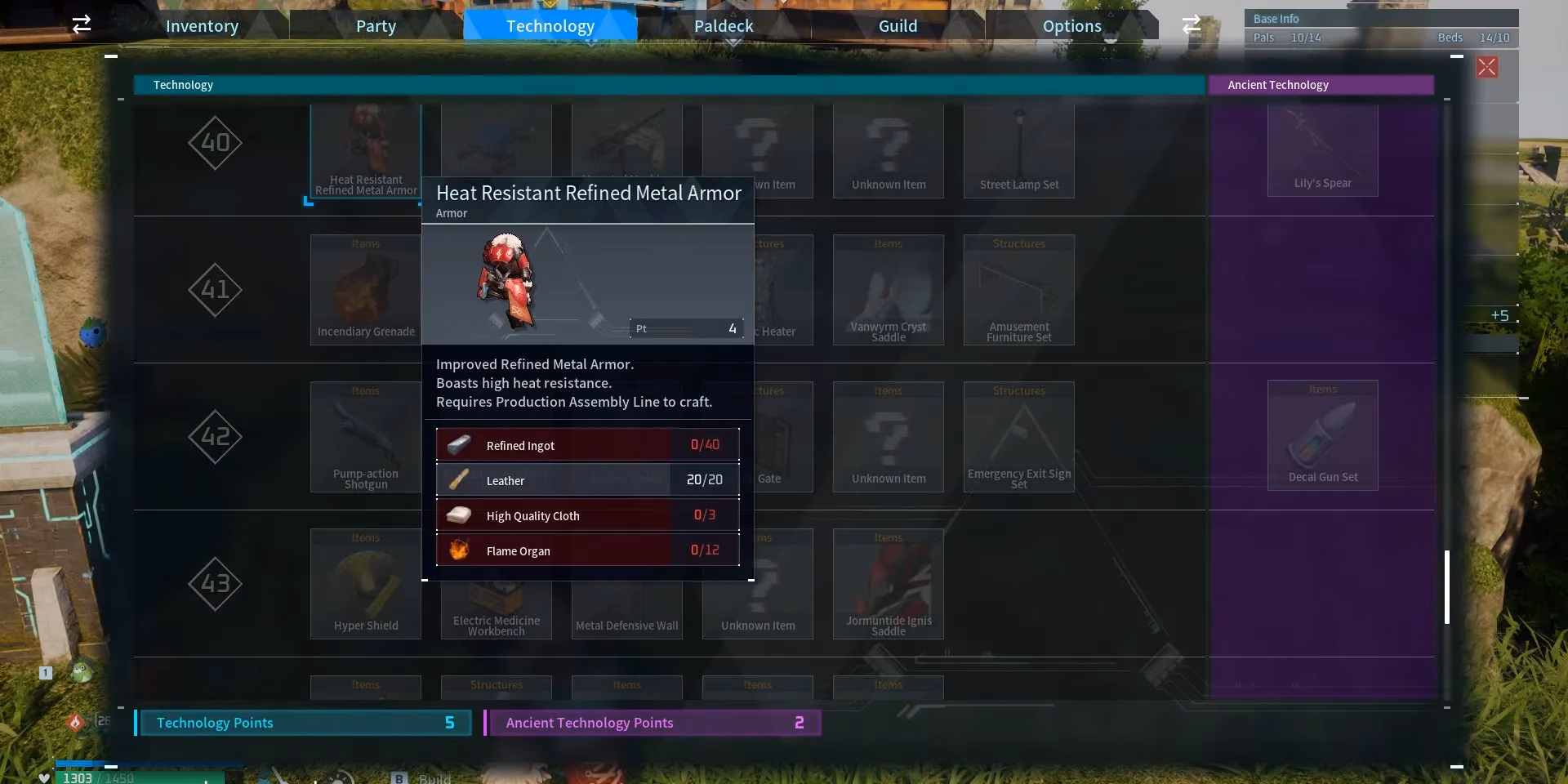Image resolution: width=1568 pixels, height=784 pixels.
Task: Open the Paldeck tab
Action: tap(724, 26)
